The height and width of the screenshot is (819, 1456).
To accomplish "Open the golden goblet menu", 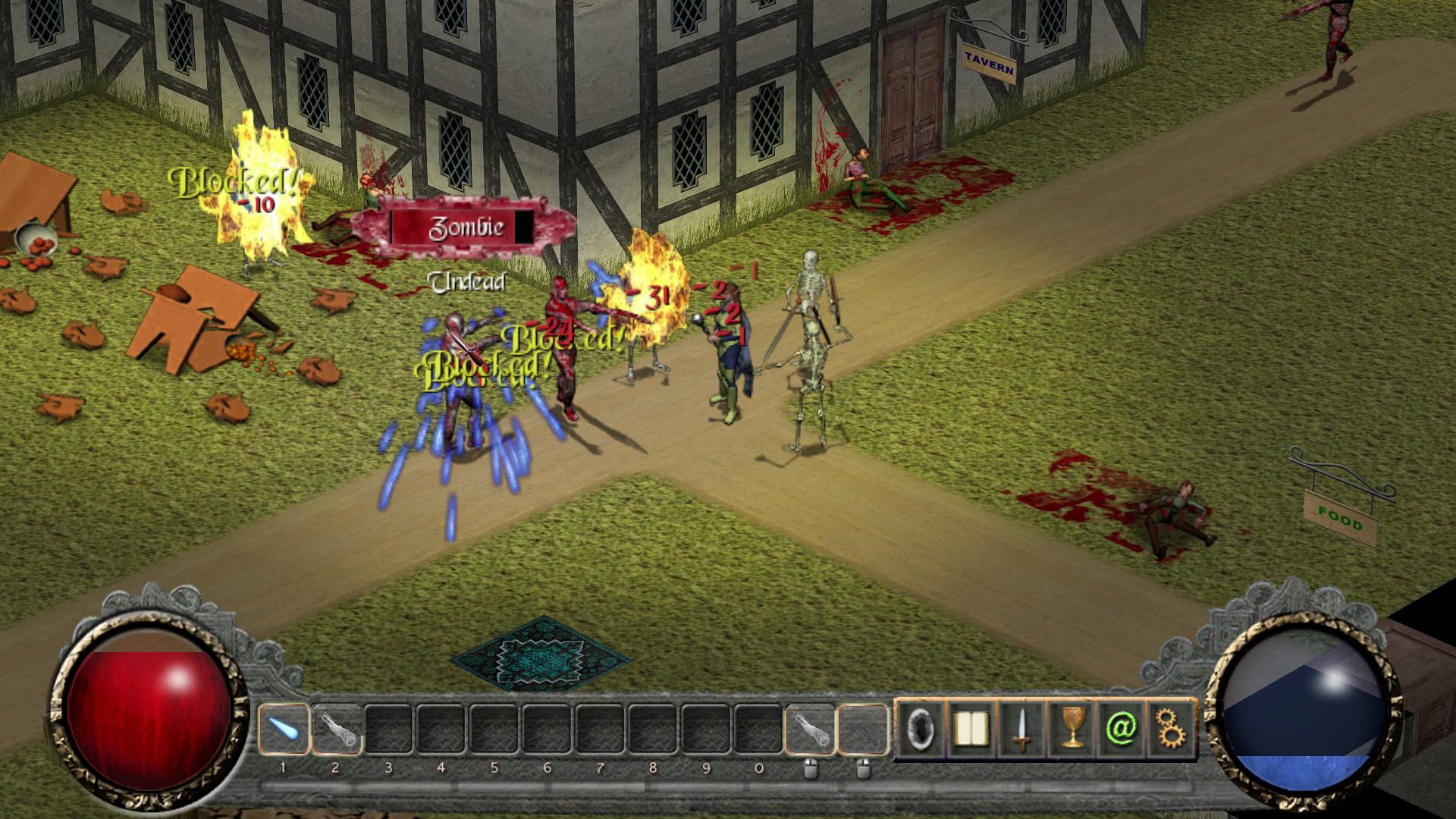I will tap(1071, 729).
